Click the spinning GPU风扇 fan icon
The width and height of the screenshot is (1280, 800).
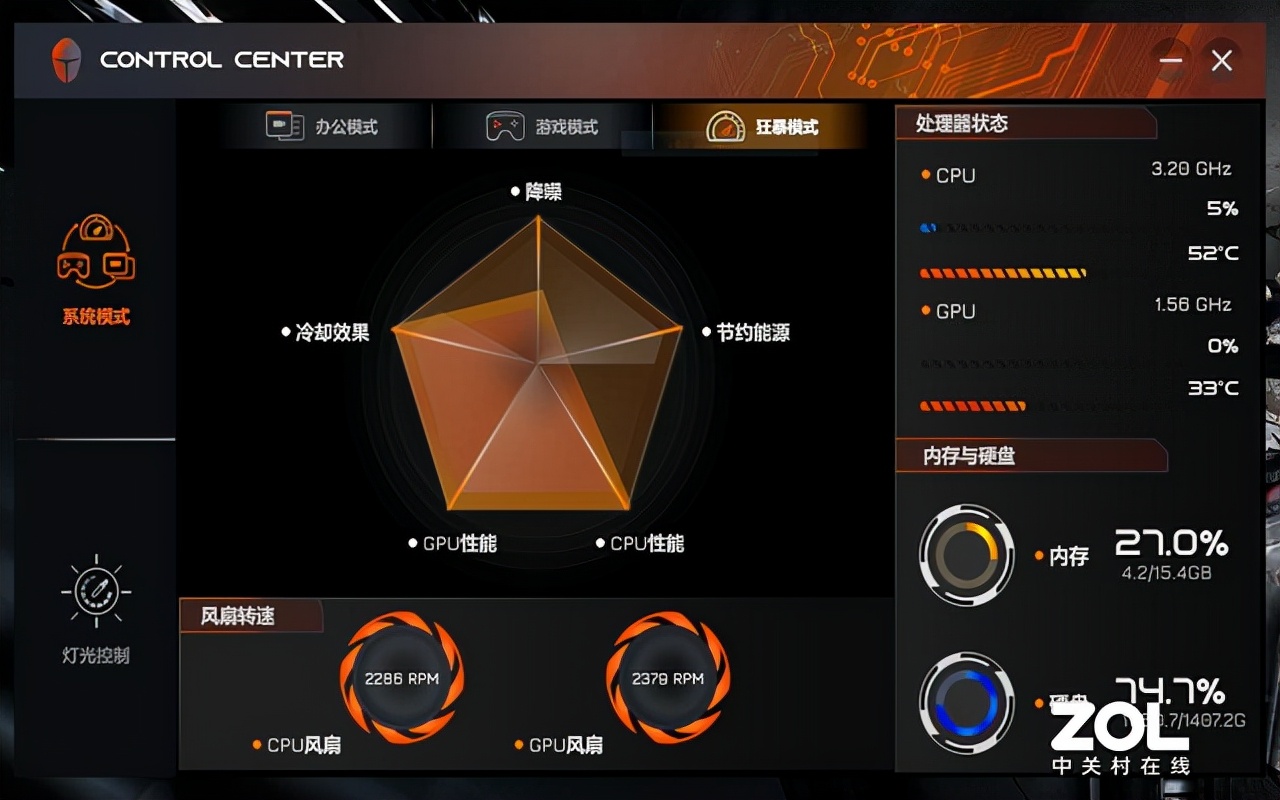point(666,677)
